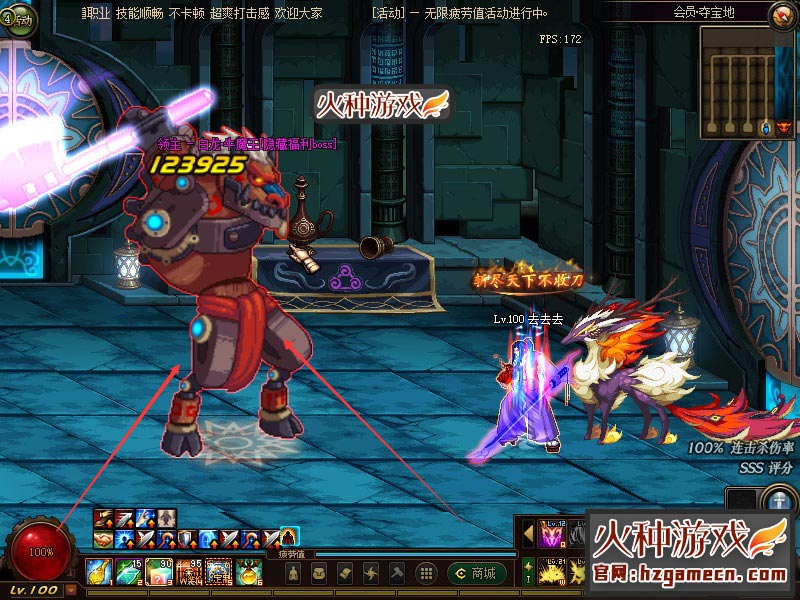
Task: Toggle the skill bar I switch button
Action: pyautogui.click(x=528, y=572)
